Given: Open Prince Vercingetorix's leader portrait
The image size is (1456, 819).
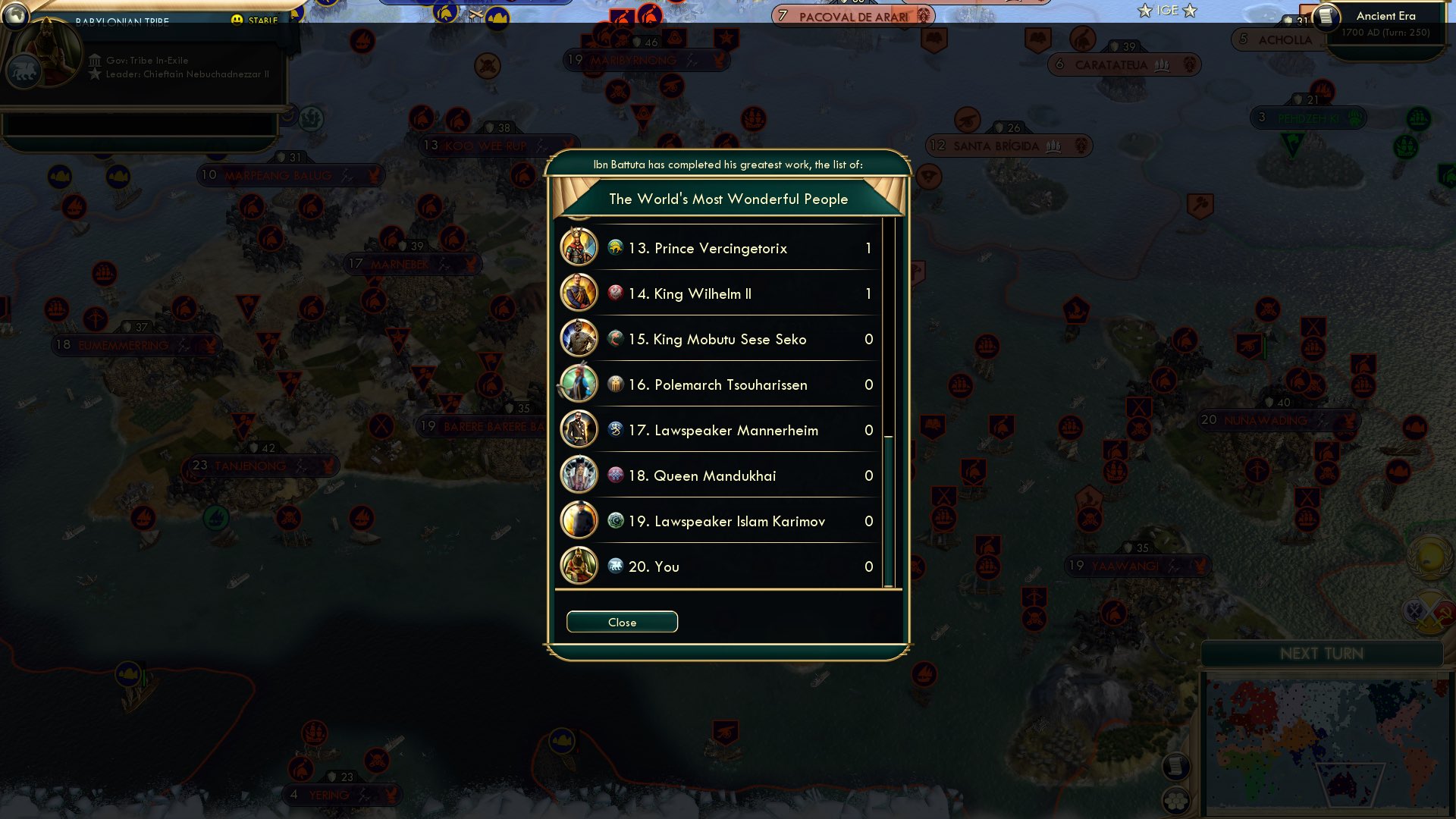Looking at the screenshot, I should [x=579, y=248].
